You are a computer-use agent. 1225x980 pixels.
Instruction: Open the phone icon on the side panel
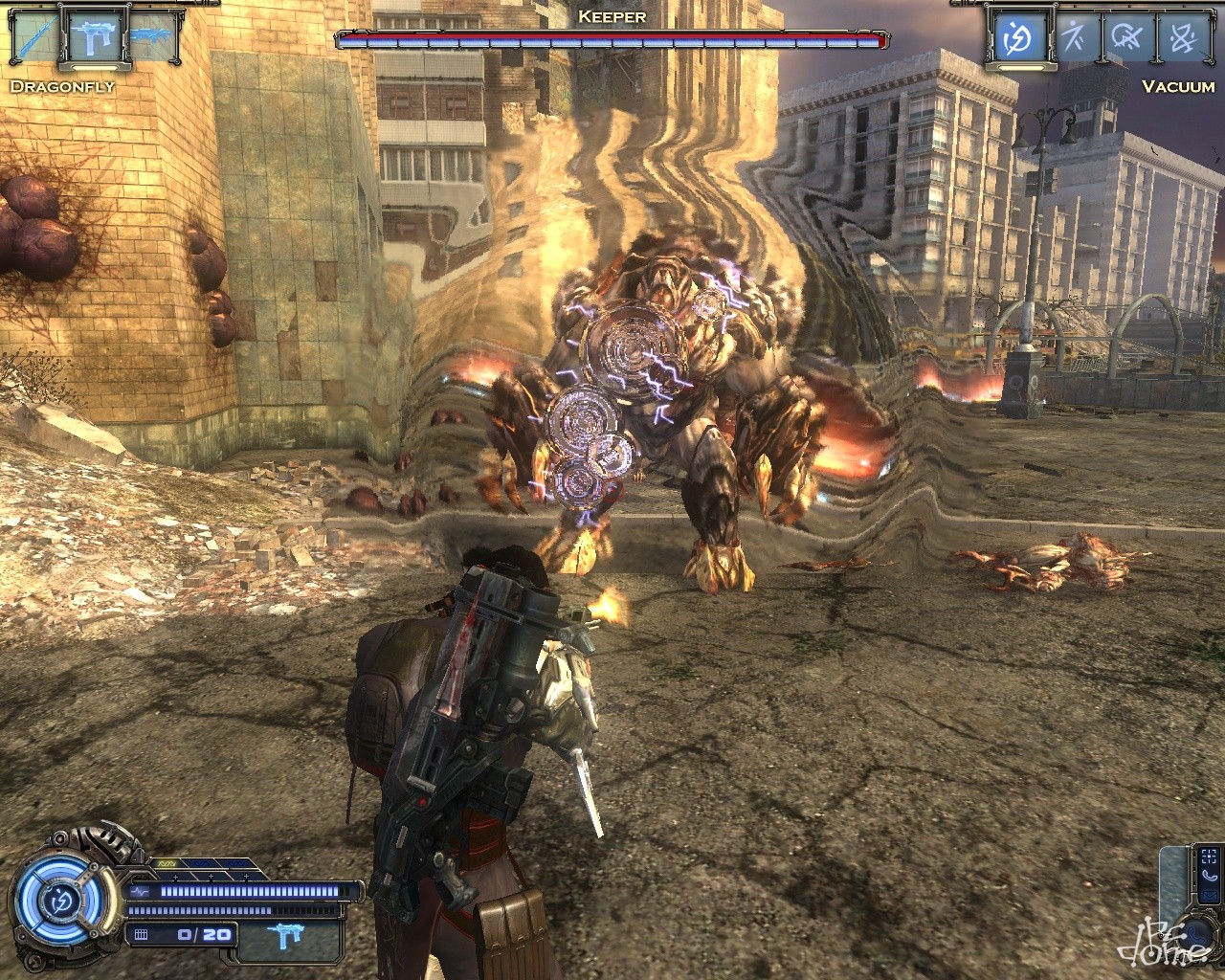[x=1211, y=875]
